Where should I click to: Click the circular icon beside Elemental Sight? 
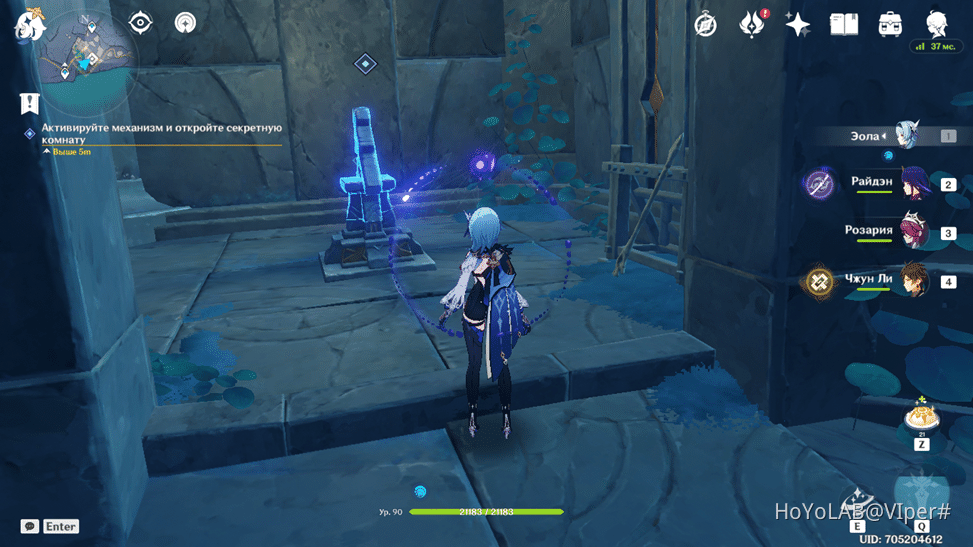point(185,23)
